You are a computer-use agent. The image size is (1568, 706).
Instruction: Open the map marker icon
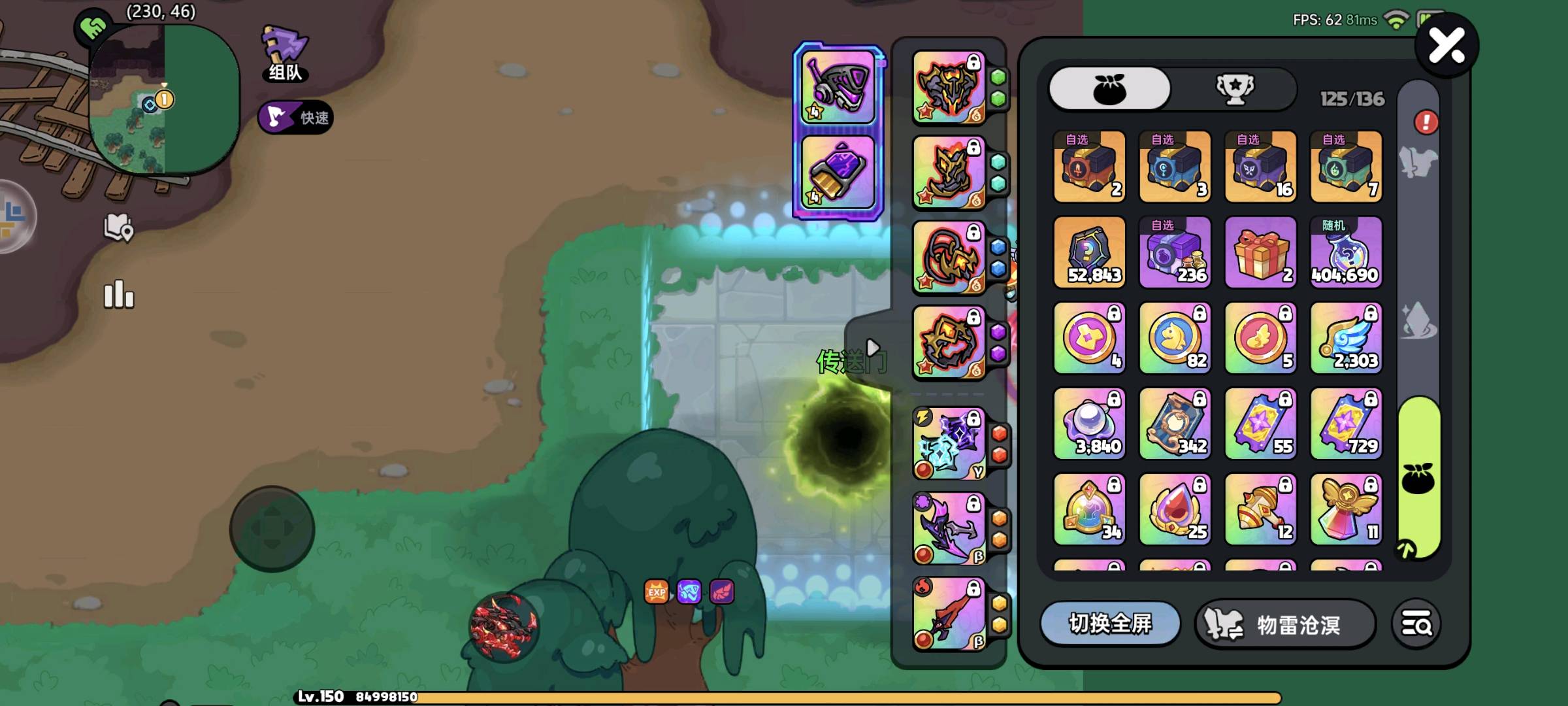[x=118, y=227]
